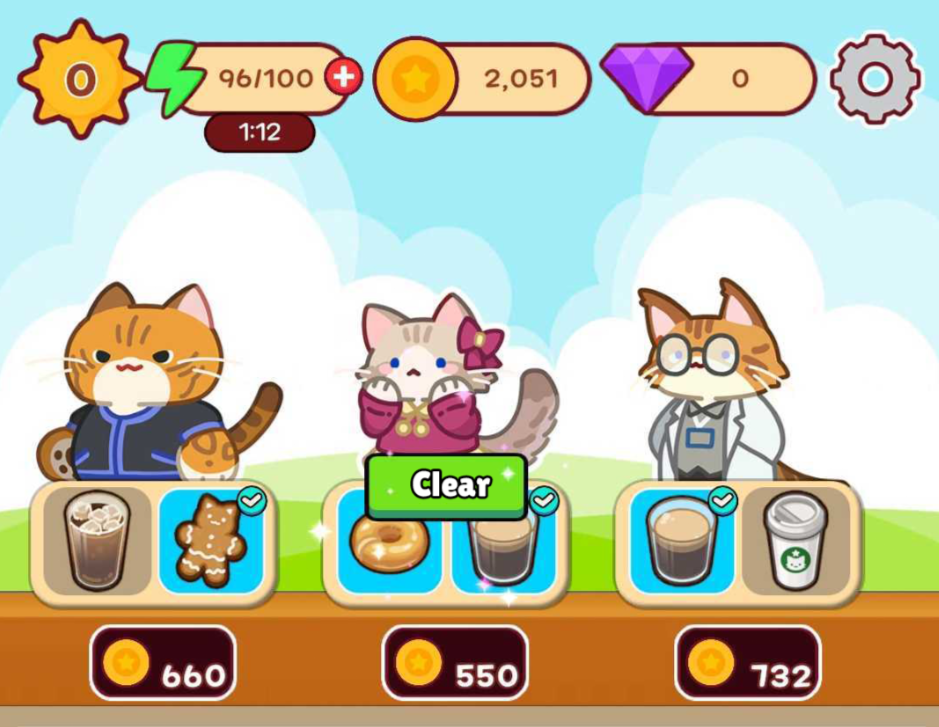Add energy with the red plus button
This screenshot has width=939, height=727.
click(x=343, y=77)
